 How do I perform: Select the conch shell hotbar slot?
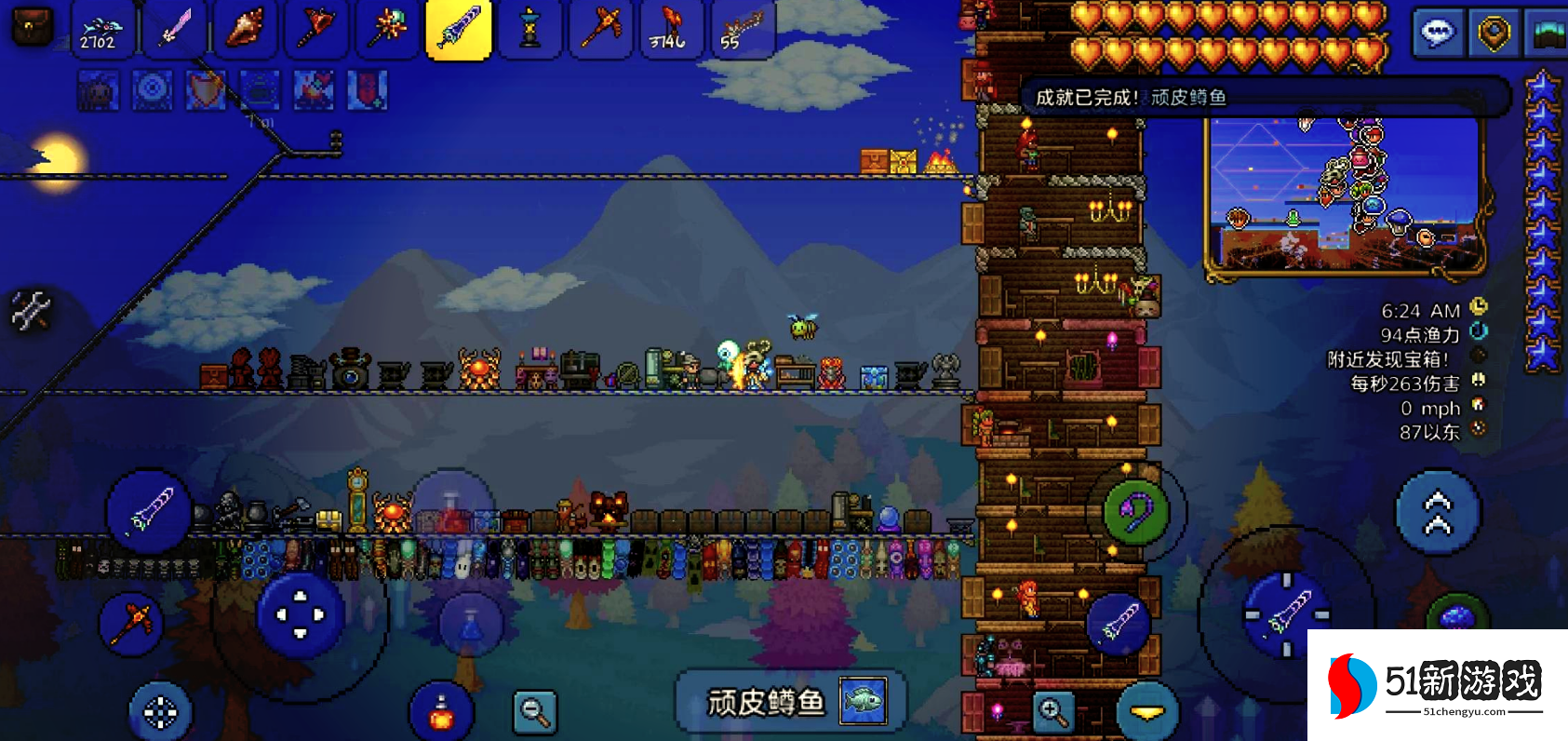click(x=246, y=29)
